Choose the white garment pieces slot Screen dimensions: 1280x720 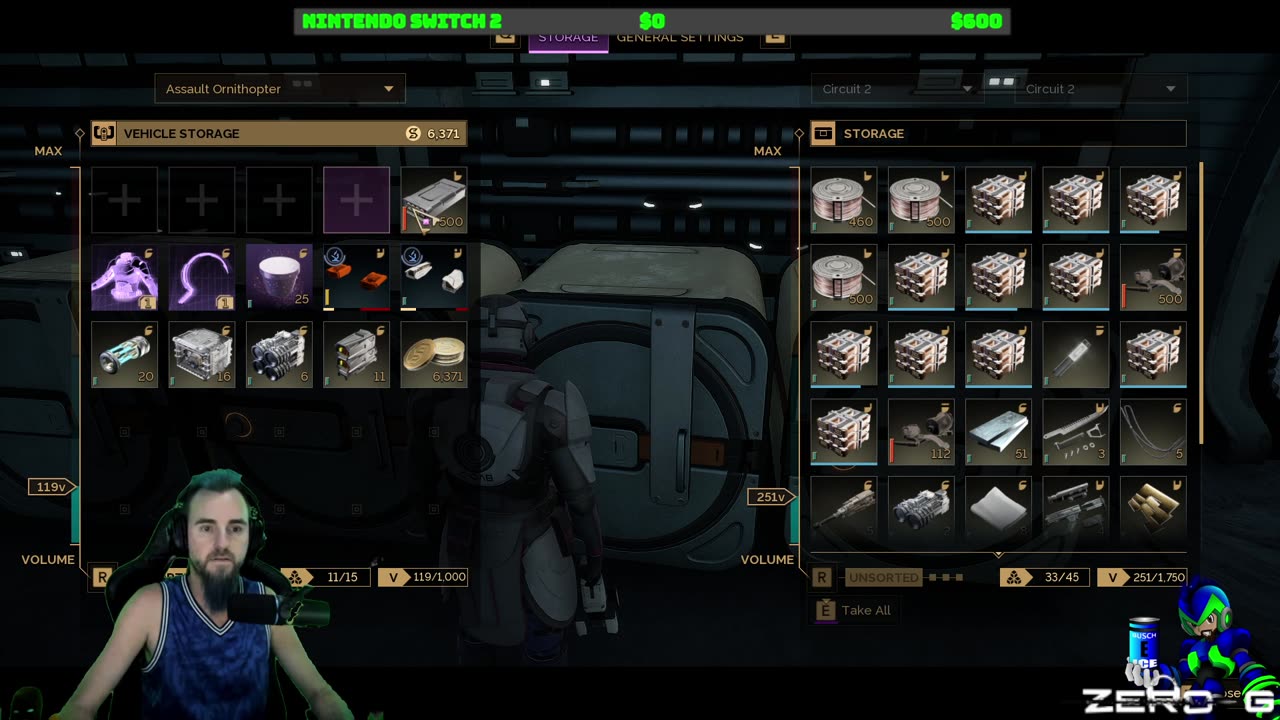(x=434, y=277)
